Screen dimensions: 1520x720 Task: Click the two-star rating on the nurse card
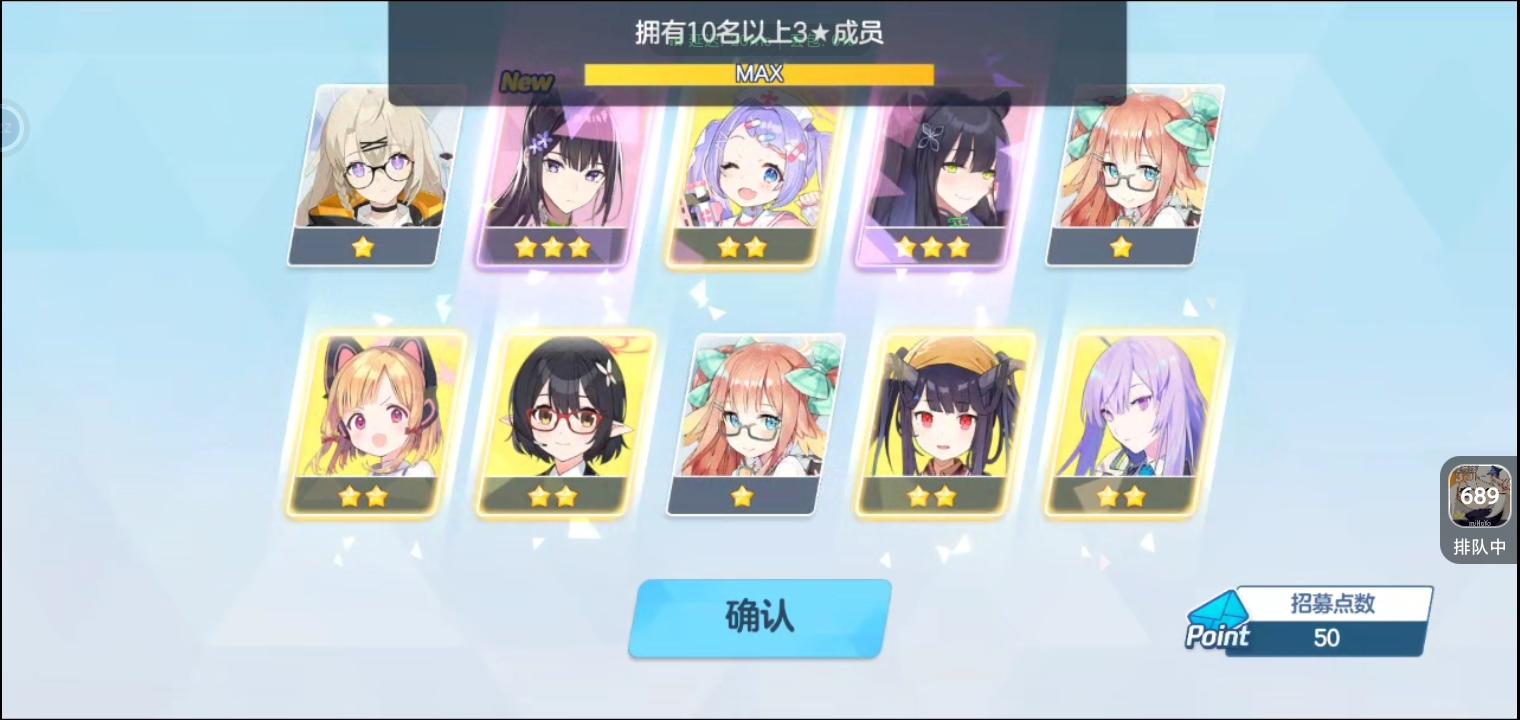tap(742, 246)
